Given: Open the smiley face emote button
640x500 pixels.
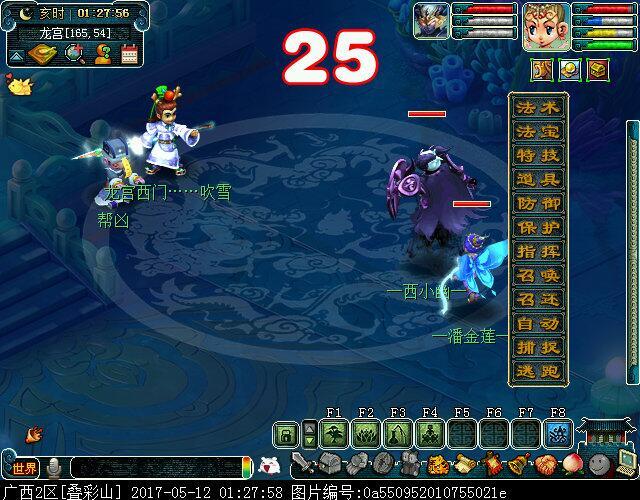Looking at the screenshot, I should point(599,464).
